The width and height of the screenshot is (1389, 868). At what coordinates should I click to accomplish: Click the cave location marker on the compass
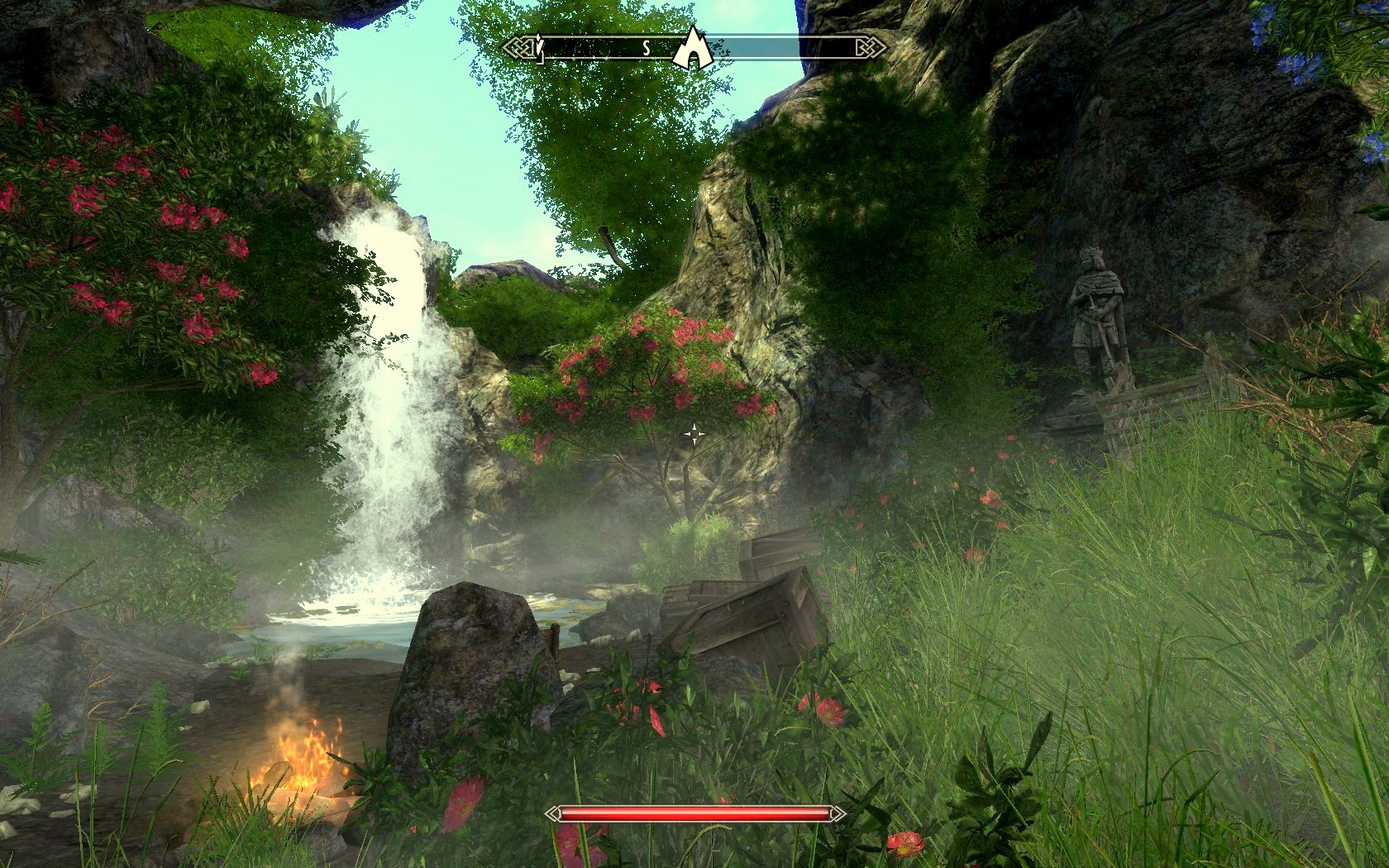pyautogui.click(x=691, y=48)
